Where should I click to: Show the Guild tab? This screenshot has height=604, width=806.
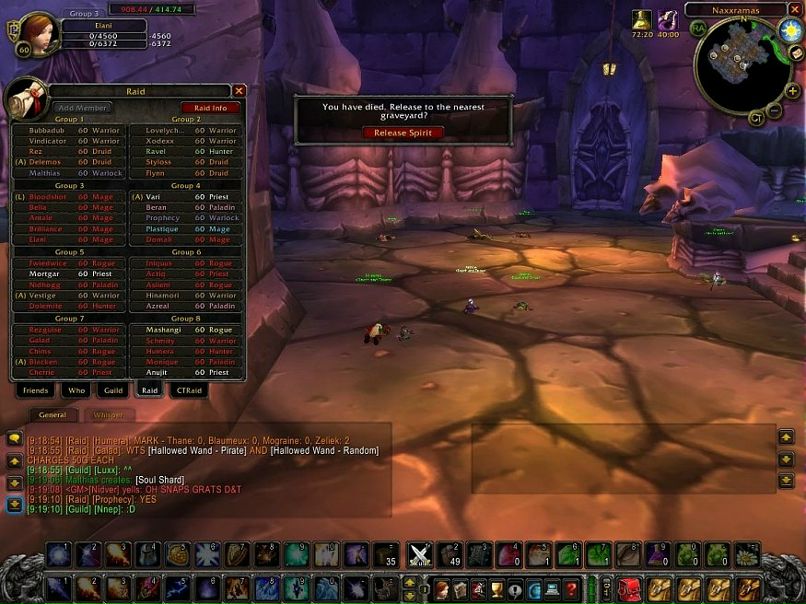[x=113, y=390]
